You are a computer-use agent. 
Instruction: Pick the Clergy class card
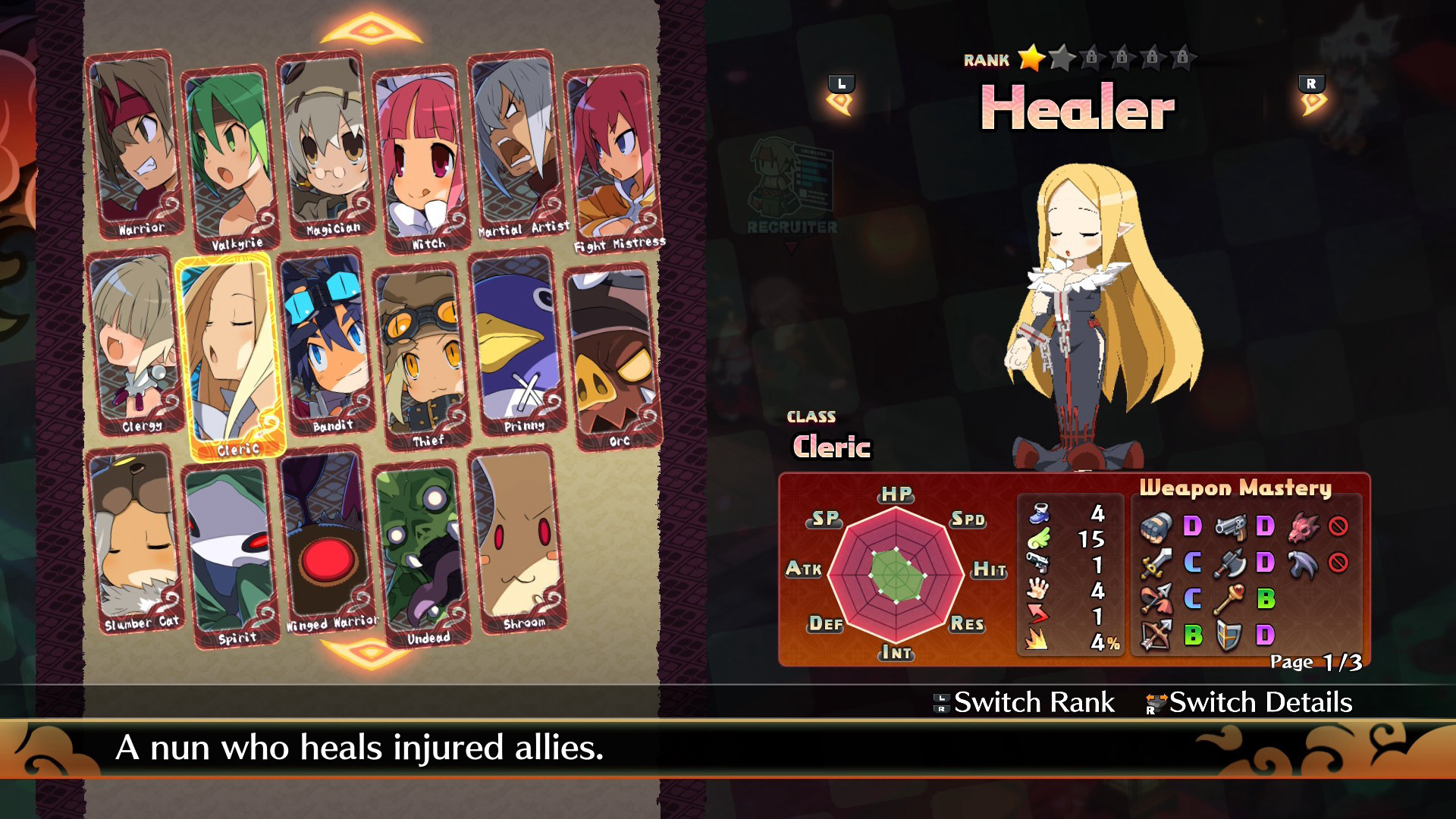coord(135,343)
